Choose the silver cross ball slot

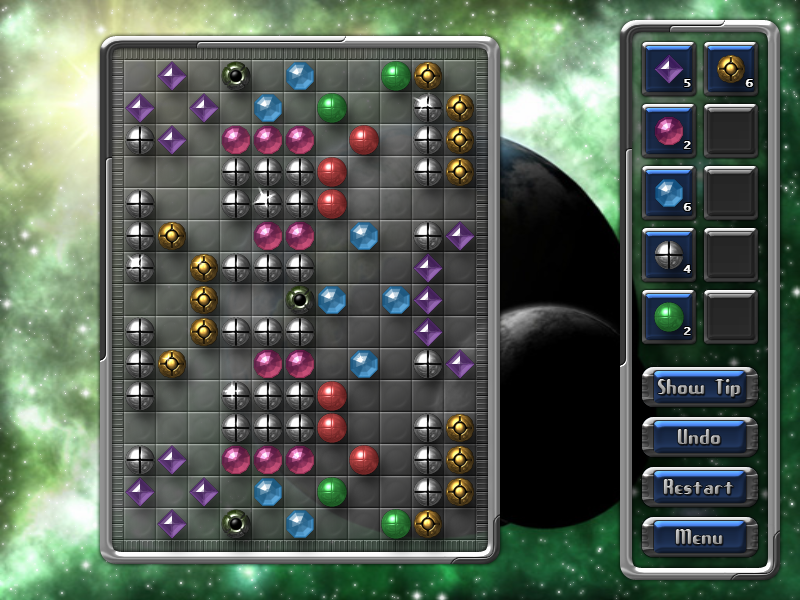668,255
